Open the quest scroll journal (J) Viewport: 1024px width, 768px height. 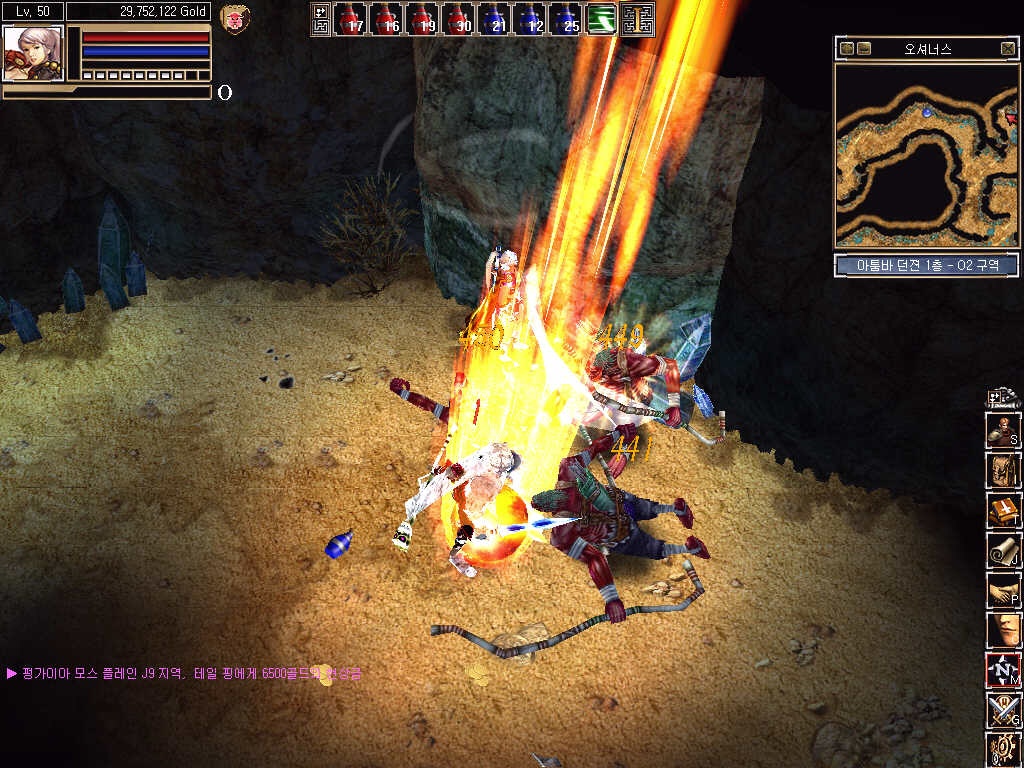(1003, 550)
